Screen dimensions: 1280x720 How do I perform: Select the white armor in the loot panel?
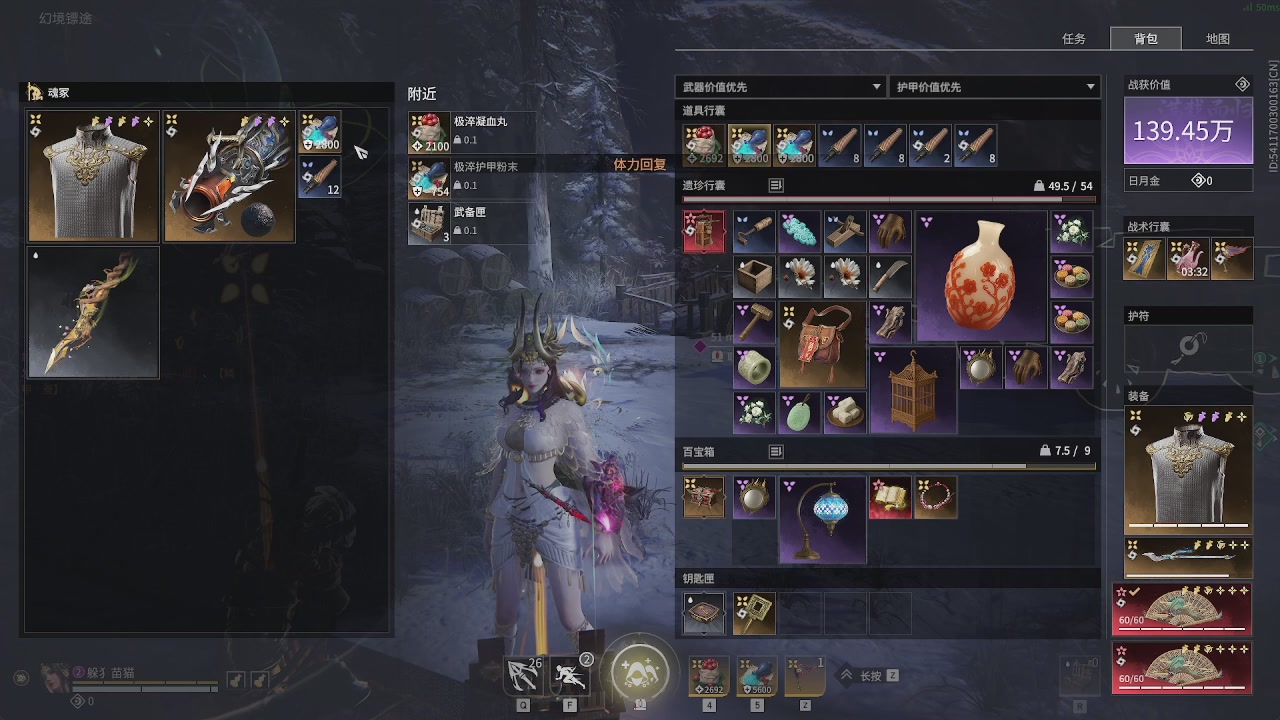(x=93, y=177)
